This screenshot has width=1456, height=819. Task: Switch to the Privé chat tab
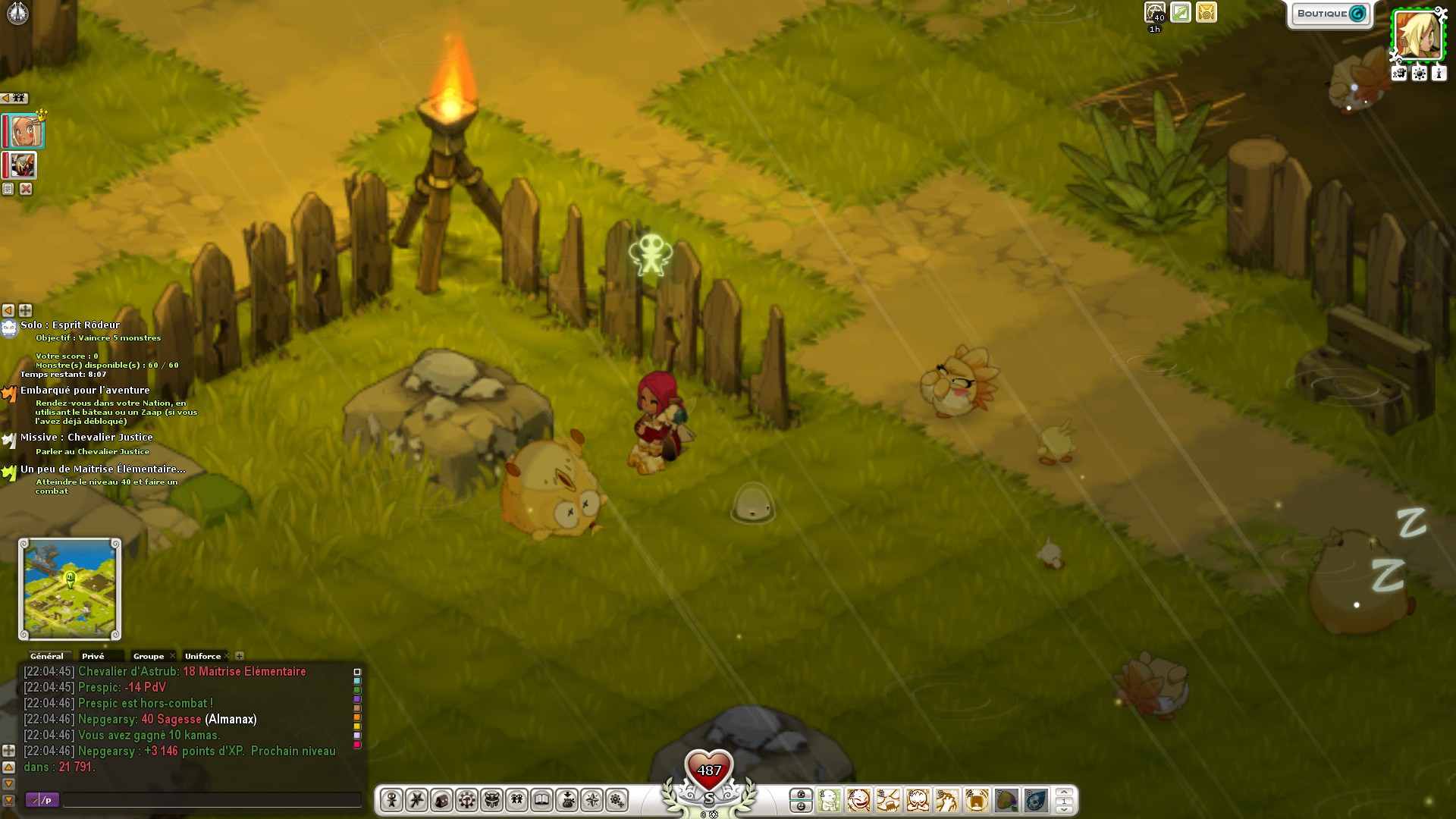93,656
